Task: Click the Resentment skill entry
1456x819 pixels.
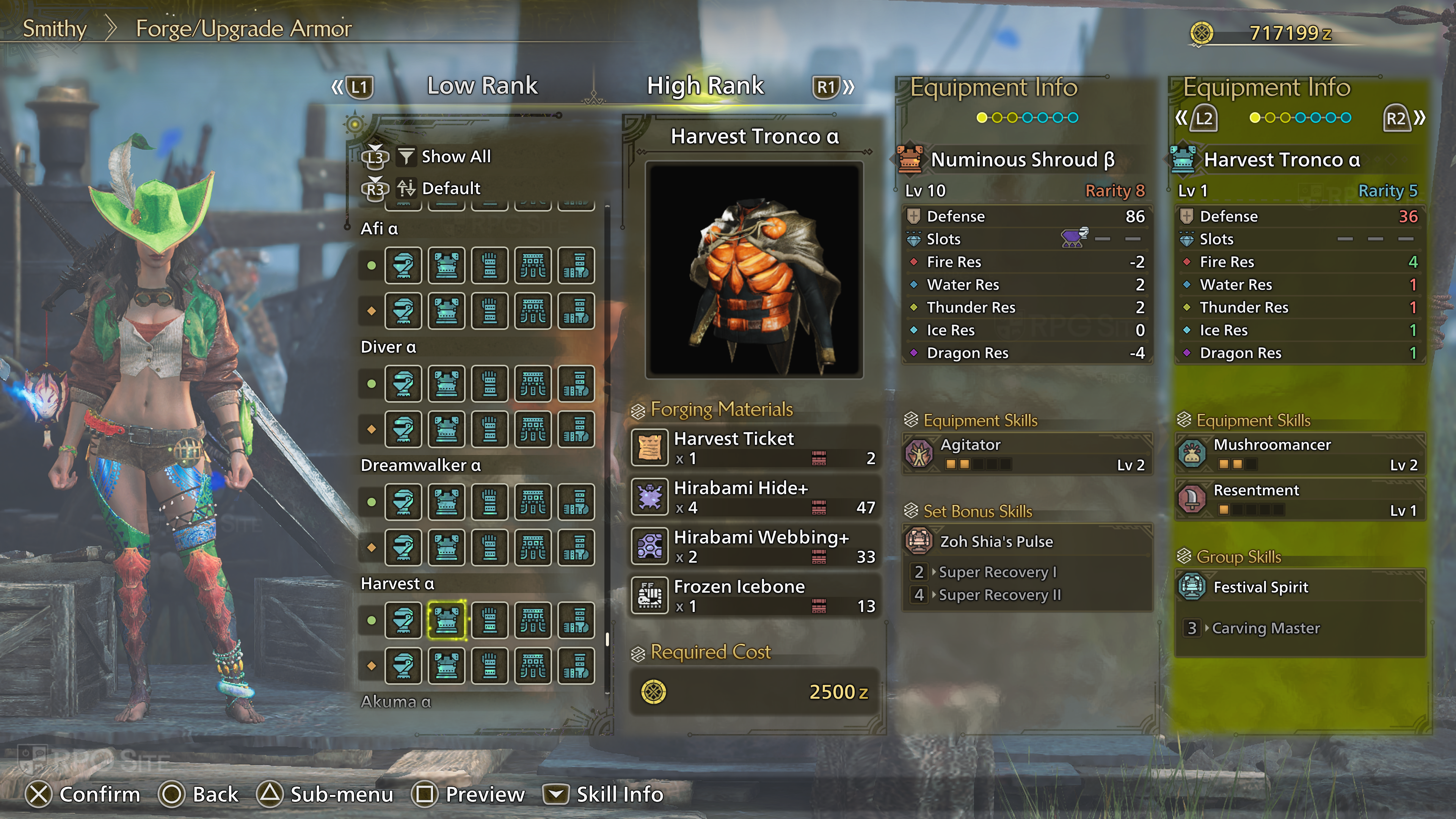Action: coord(1299,499)
